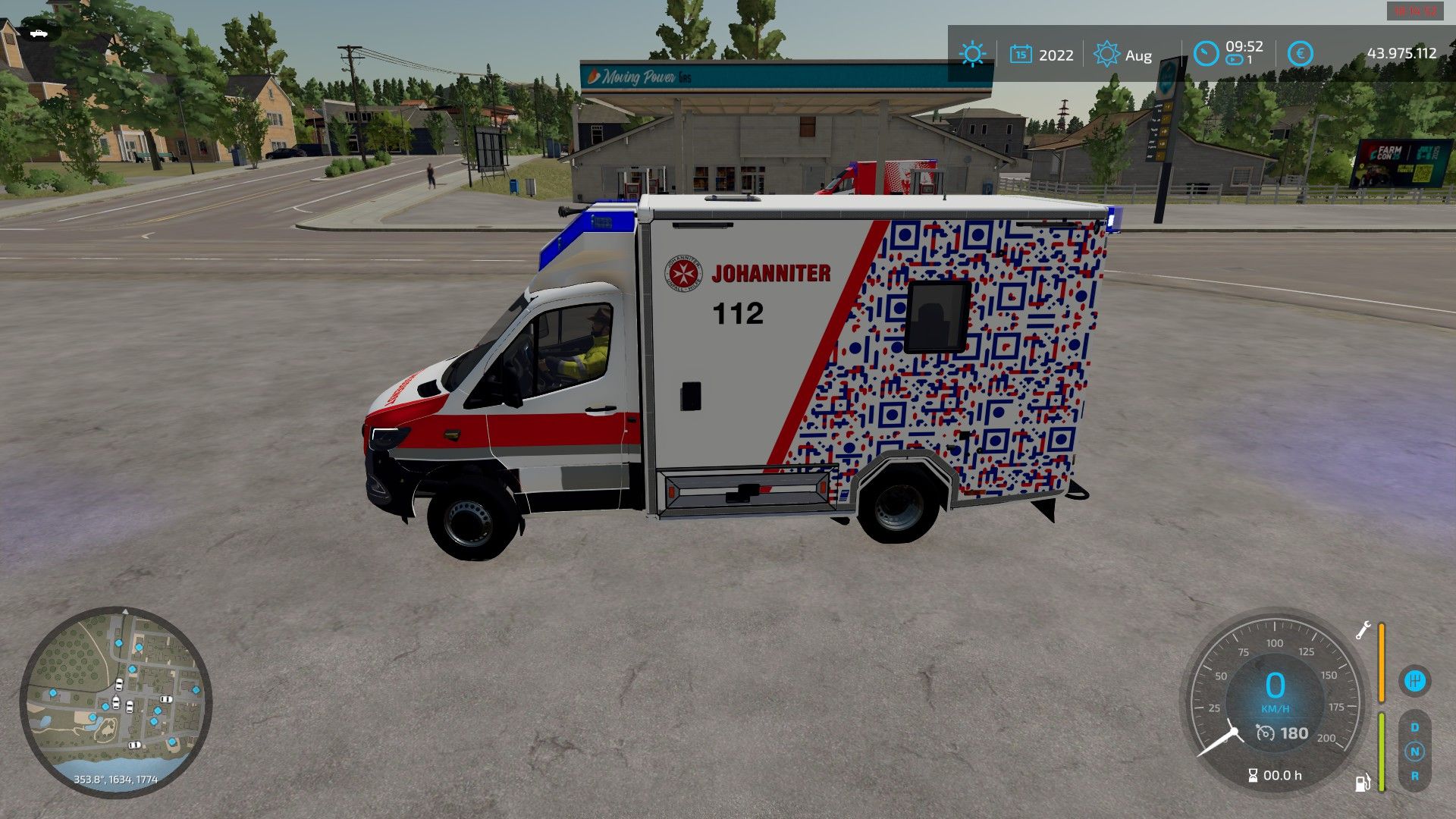The height and width of the screenshot is (819, 1456).
Task: Select the clock time icon
Action: (x=1206, y=54)
